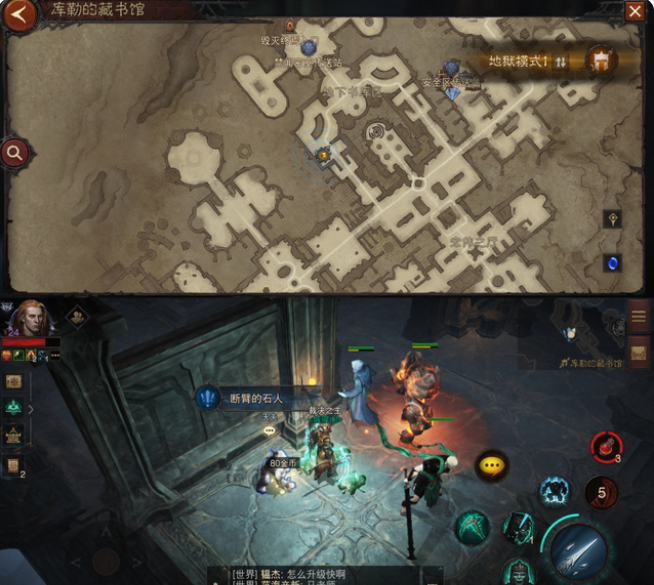Open the map search magnifier
Image resolution: width=654 pixels, height=585 pixels.
[x=15, y=153]
